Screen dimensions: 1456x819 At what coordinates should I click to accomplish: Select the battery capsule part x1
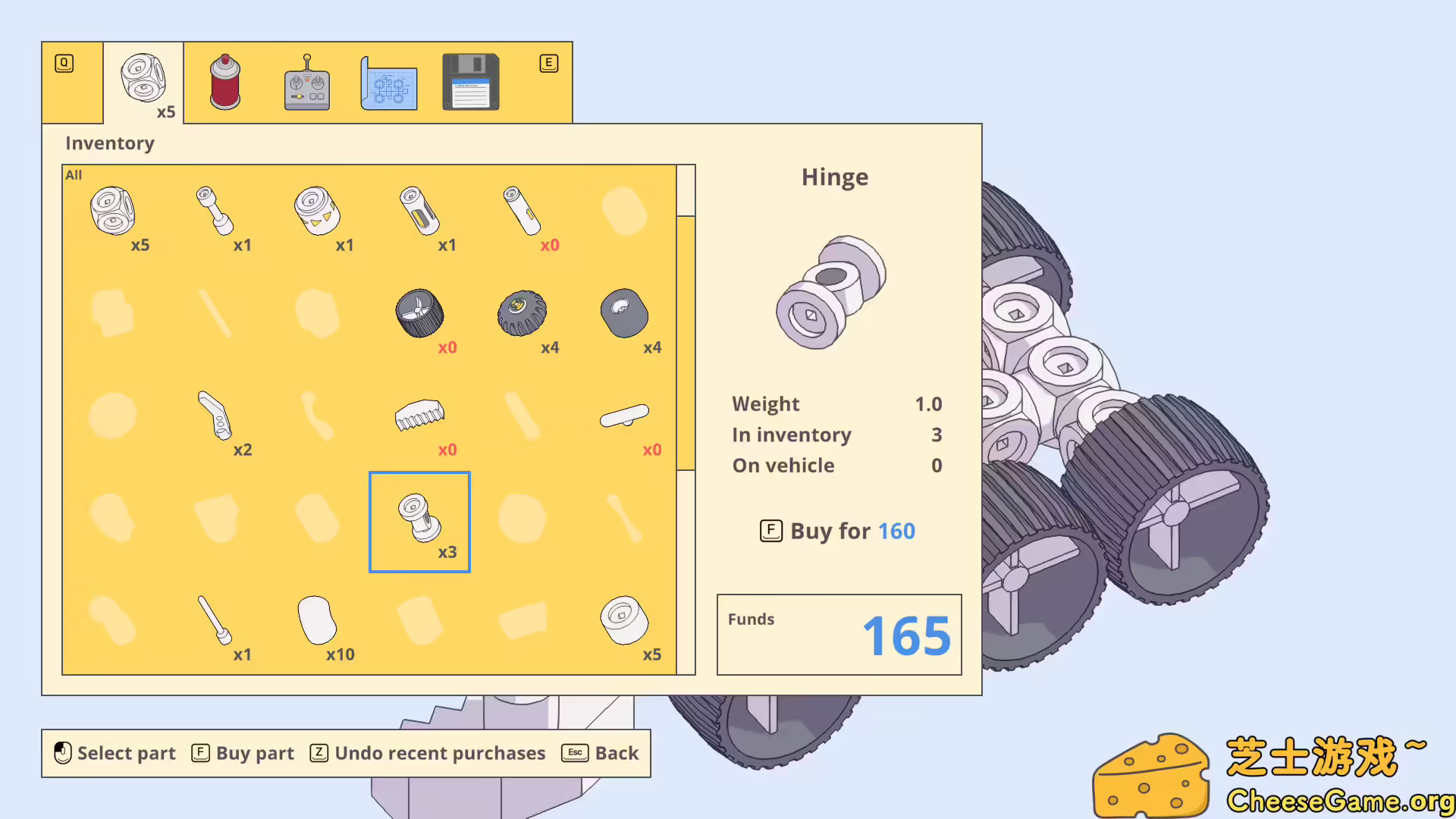(x=419, y=211)
